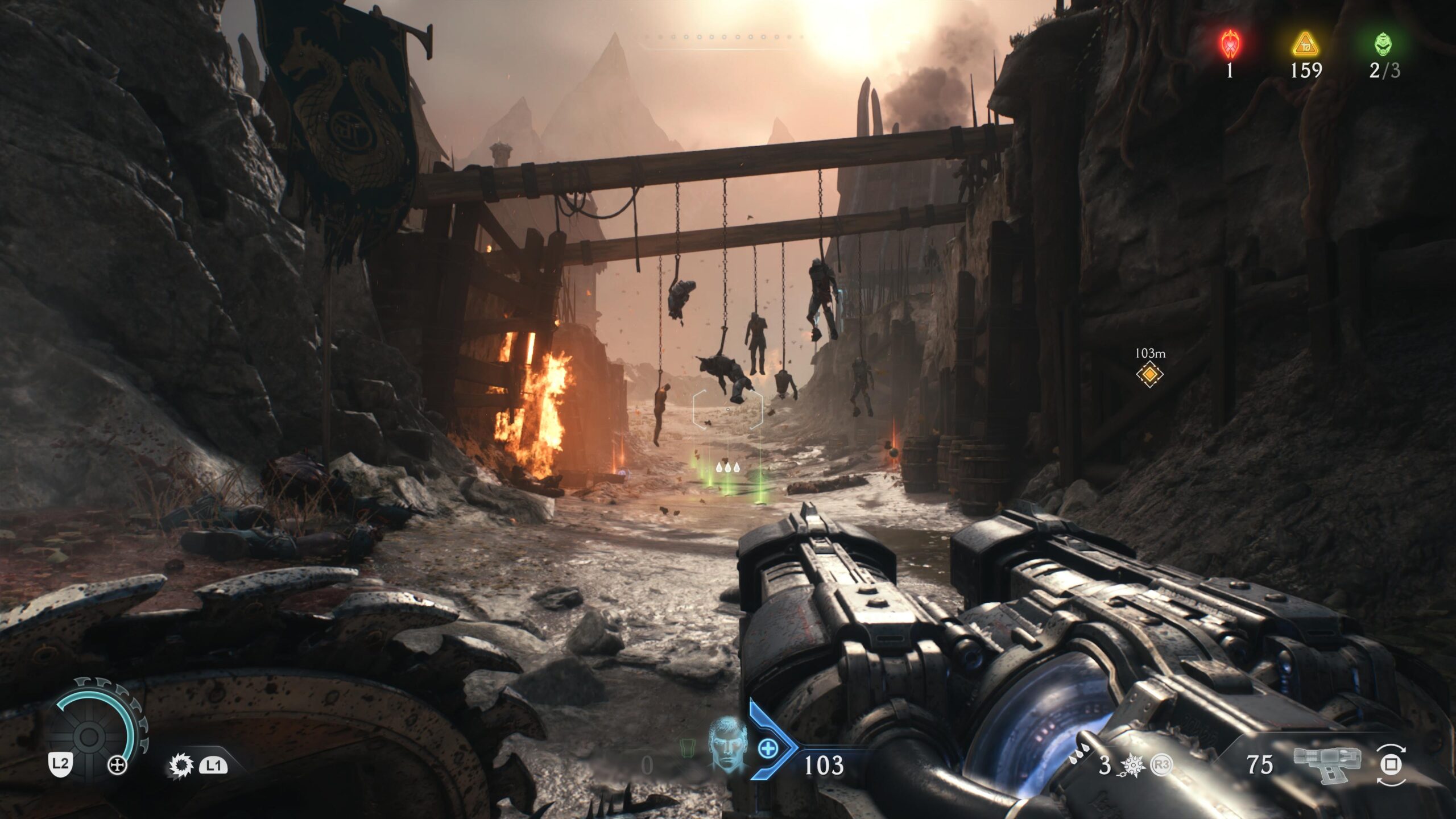Trigger the shield saw throw icon
The height and width of the screenshot is (819, 1456).
(x=181, y=766)
